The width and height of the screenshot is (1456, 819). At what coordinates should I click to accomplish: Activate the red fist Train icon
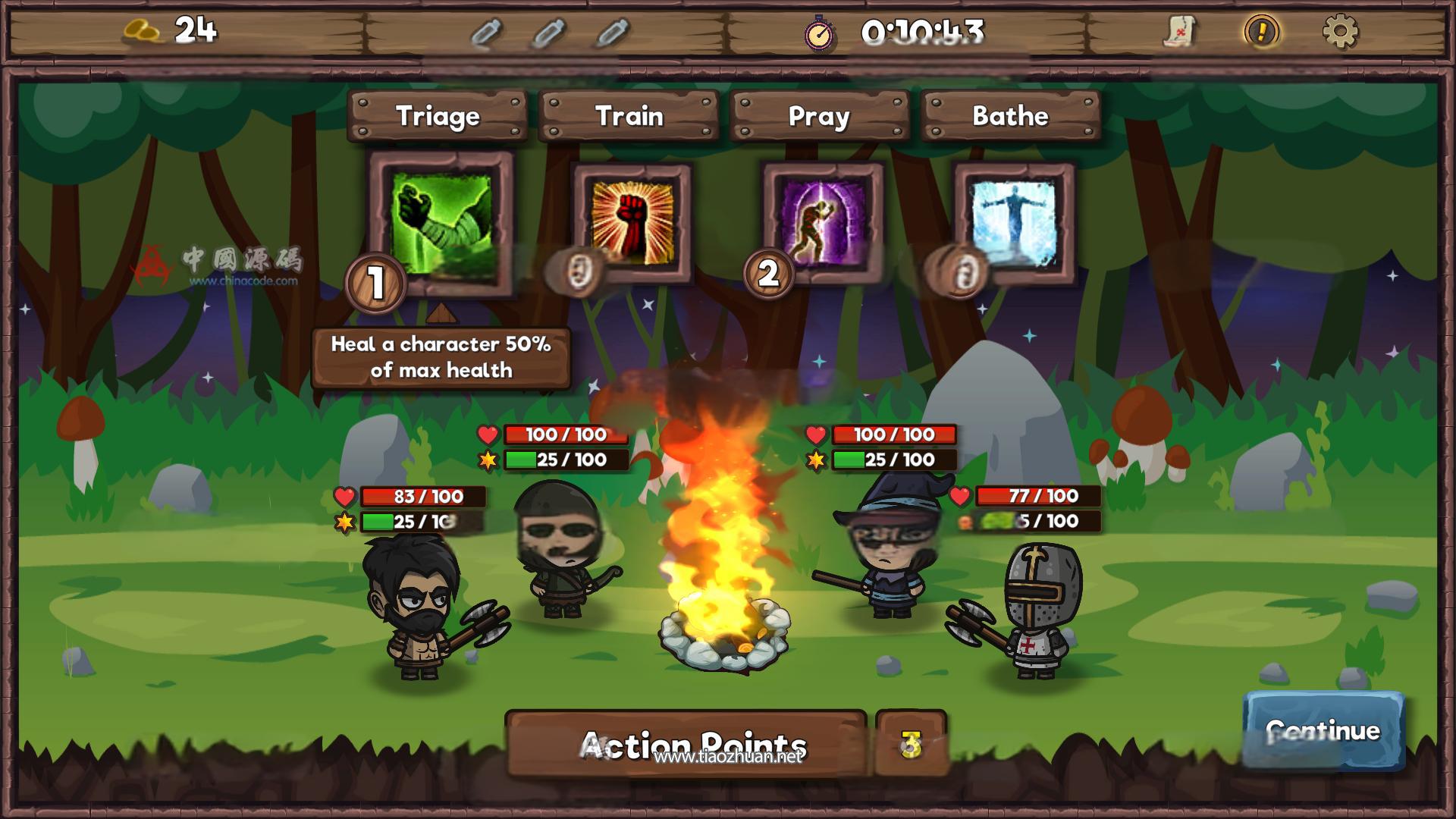click(632, 223)
